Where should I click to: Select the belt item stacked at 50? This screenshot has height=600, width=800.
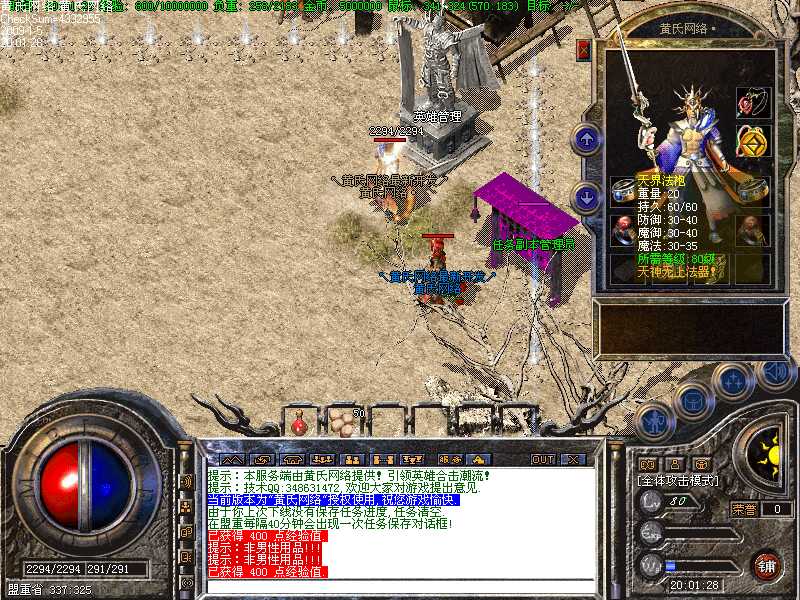click(342, 424)
